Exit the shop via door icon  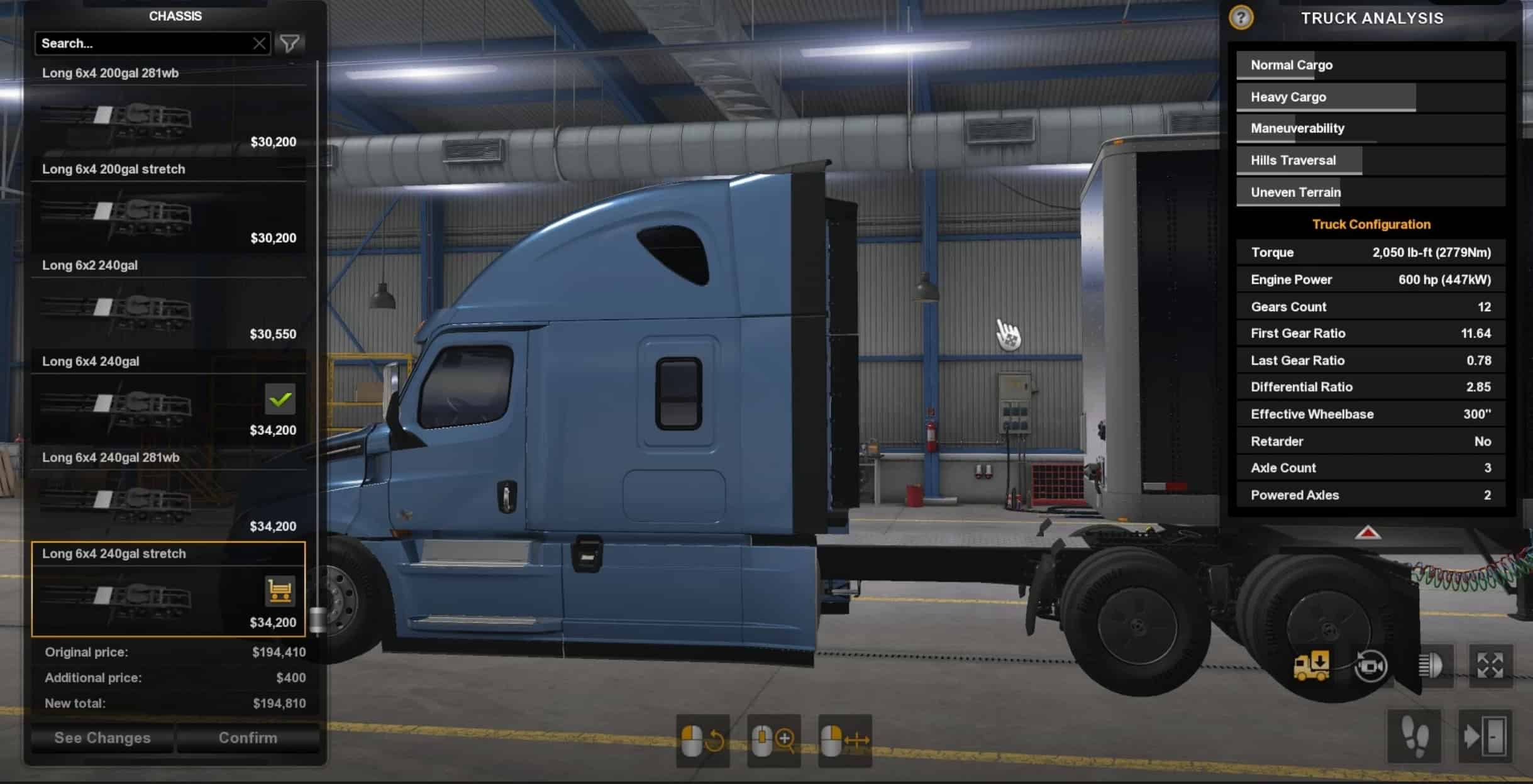[1485, 736]
